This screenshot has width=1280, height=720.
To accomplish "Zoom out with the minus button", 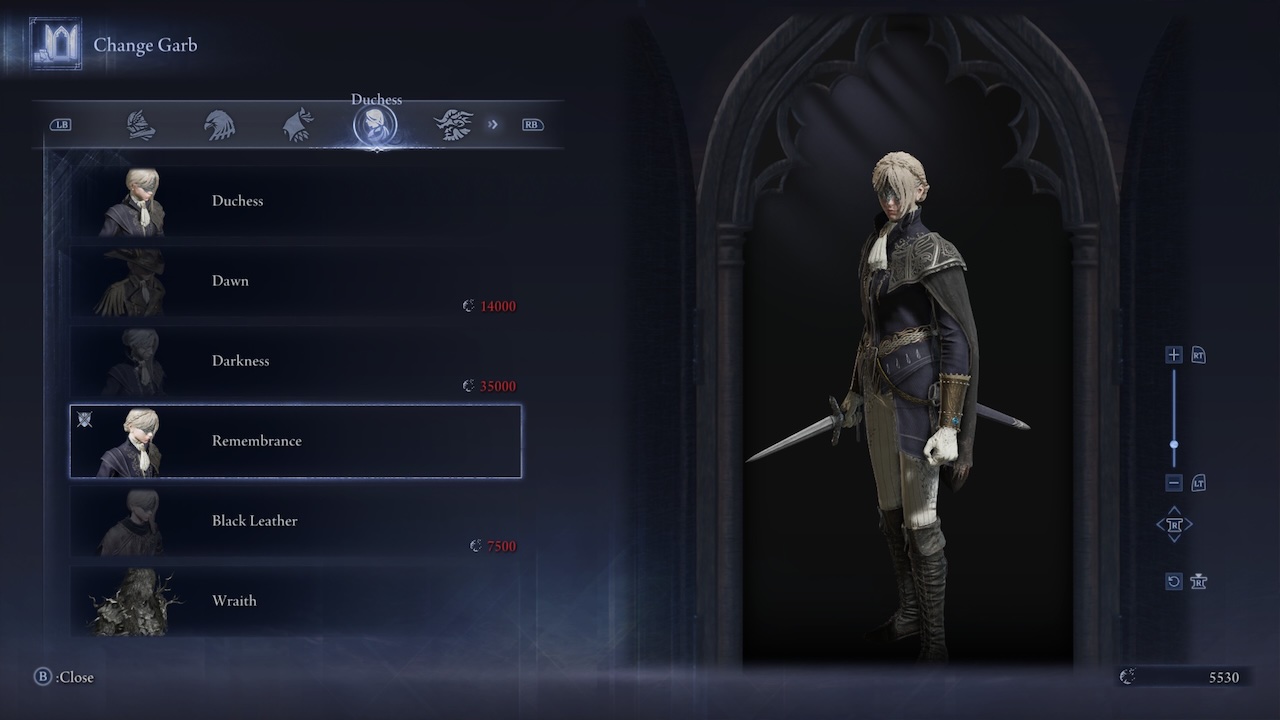I will (1174, 483).
